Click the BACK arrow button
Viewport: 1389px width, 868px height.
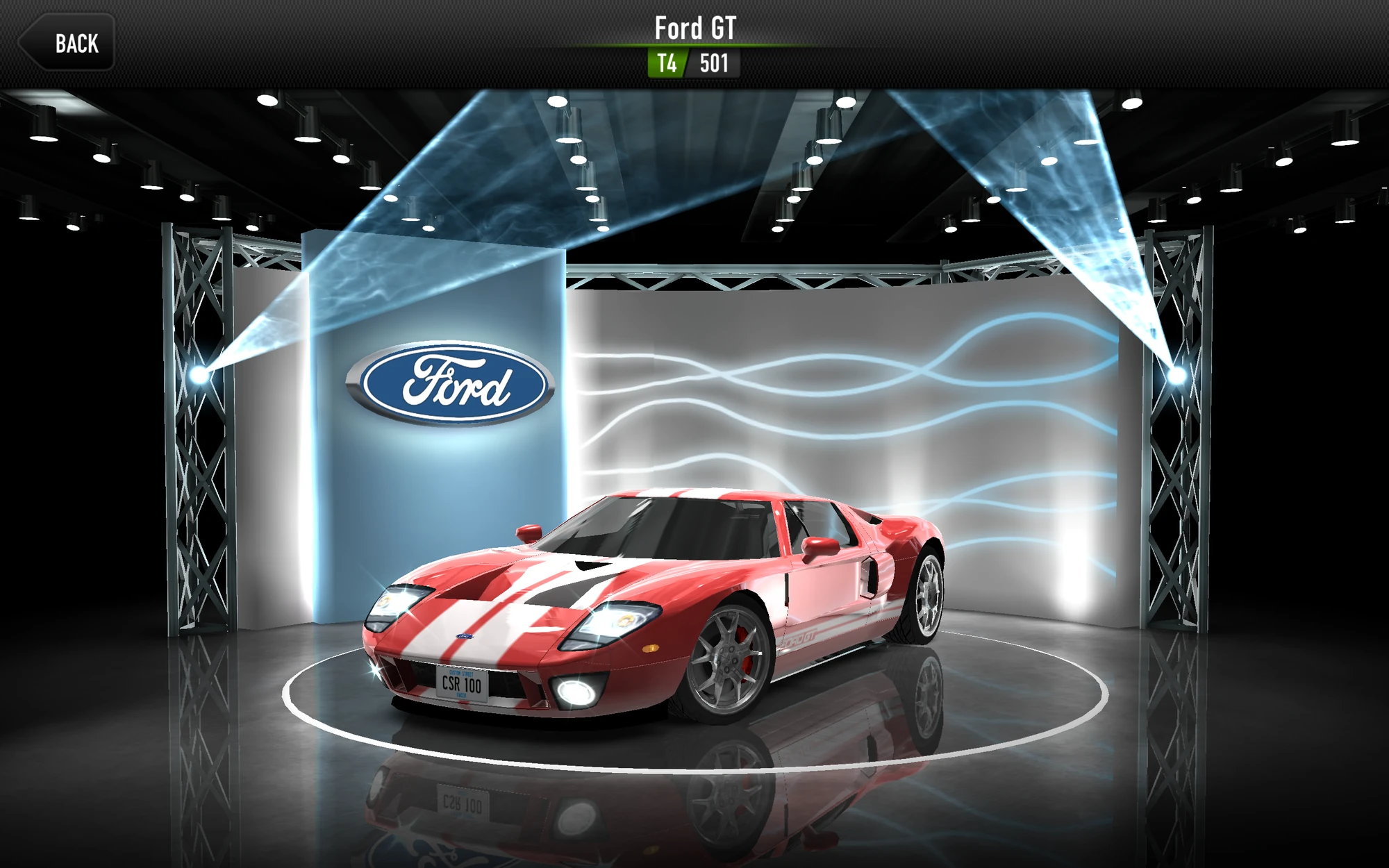[66, 43]
